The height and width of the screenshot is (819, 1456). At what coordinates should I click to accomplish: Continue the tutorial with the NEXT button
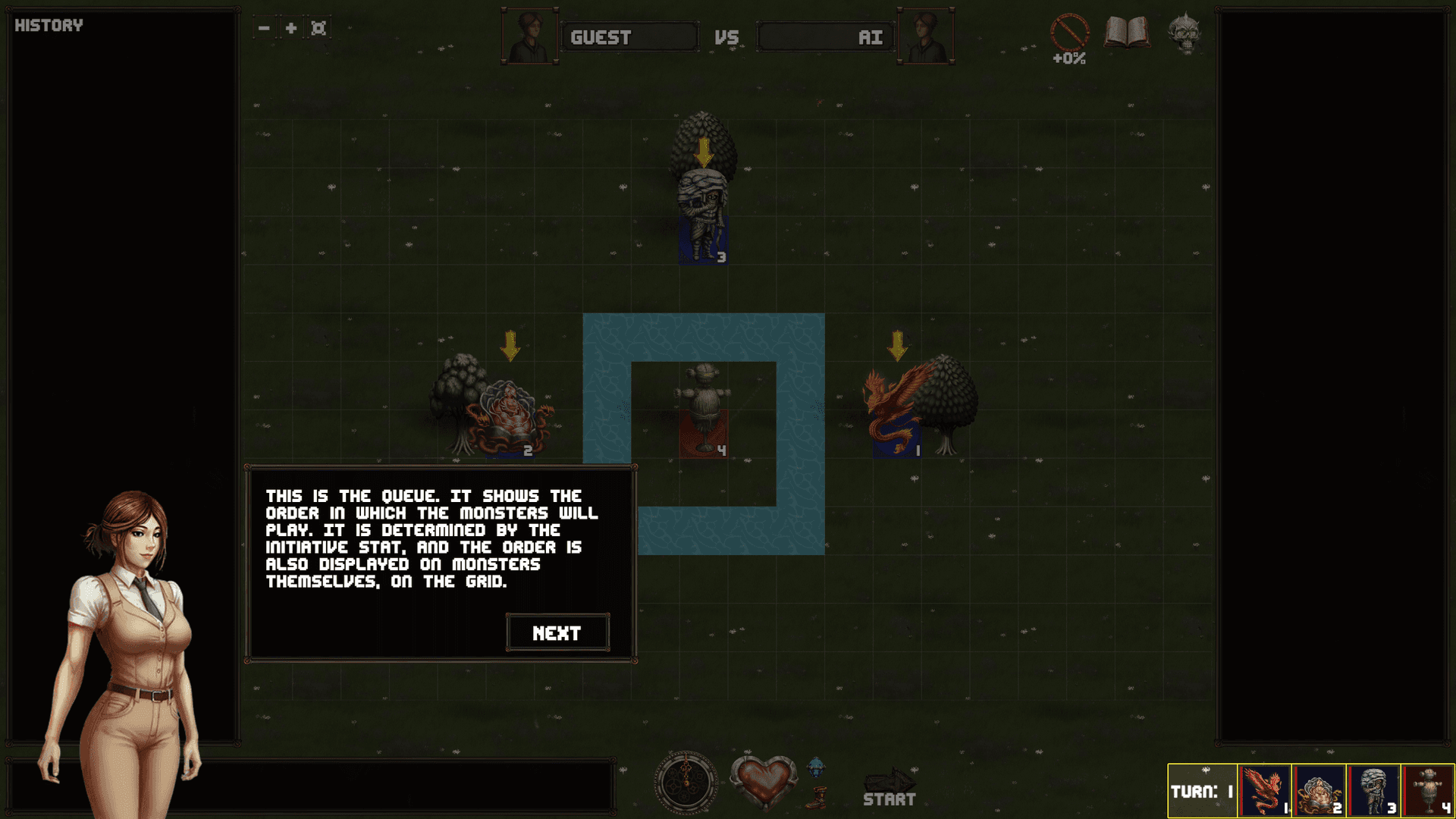tap(557, 632)
